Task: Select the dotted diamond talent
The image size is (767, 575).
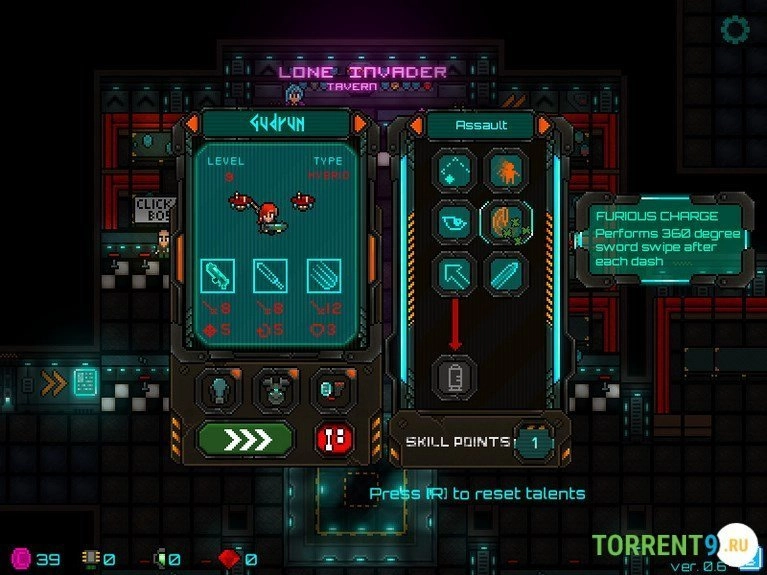Action: point(453,172)
